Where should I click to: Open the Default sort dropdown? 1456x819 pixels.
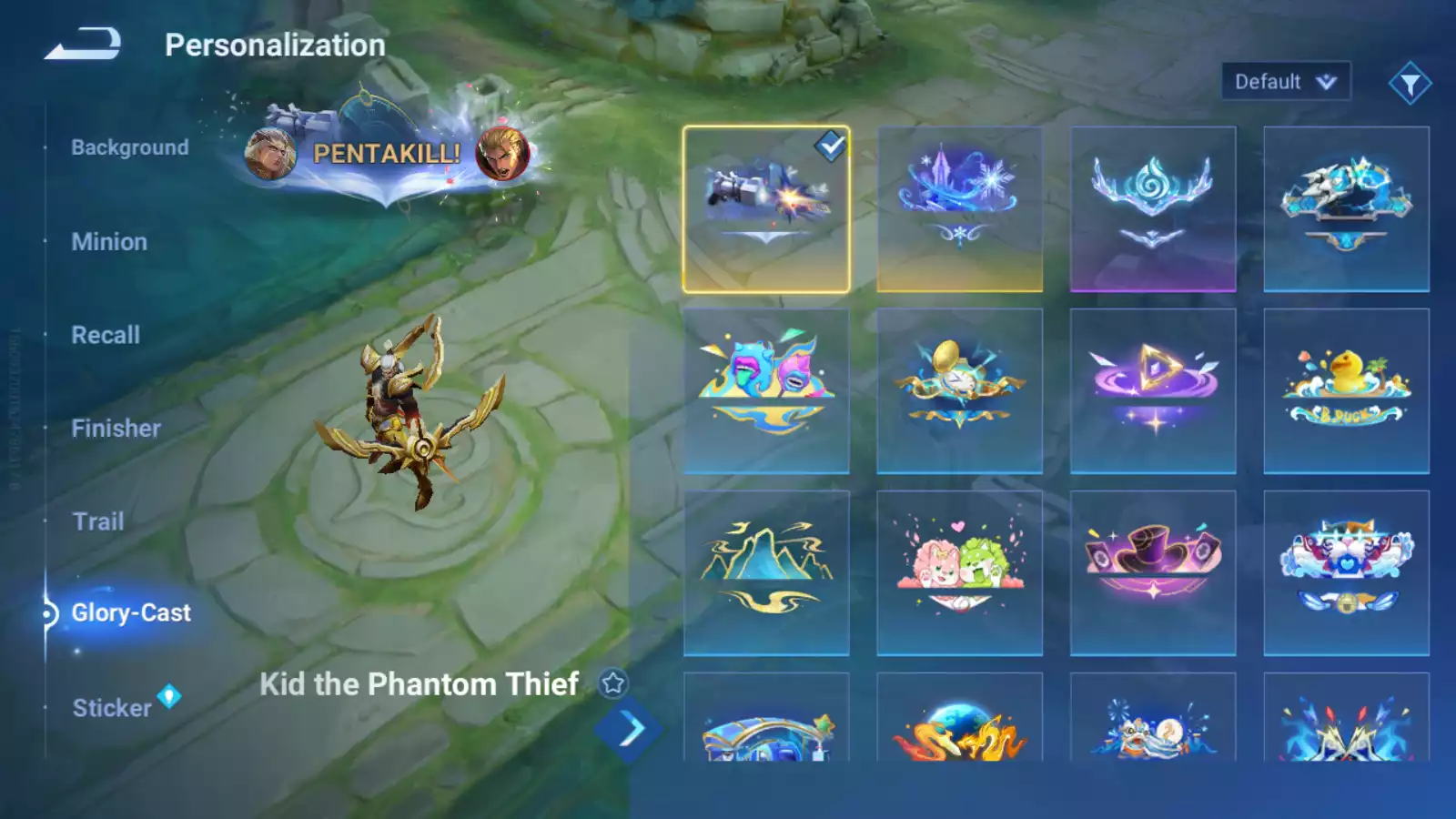1285,82
